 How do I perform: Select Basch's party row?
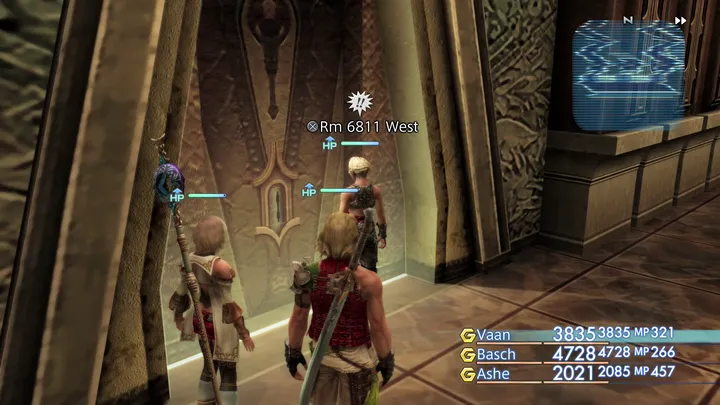(588, 354)
